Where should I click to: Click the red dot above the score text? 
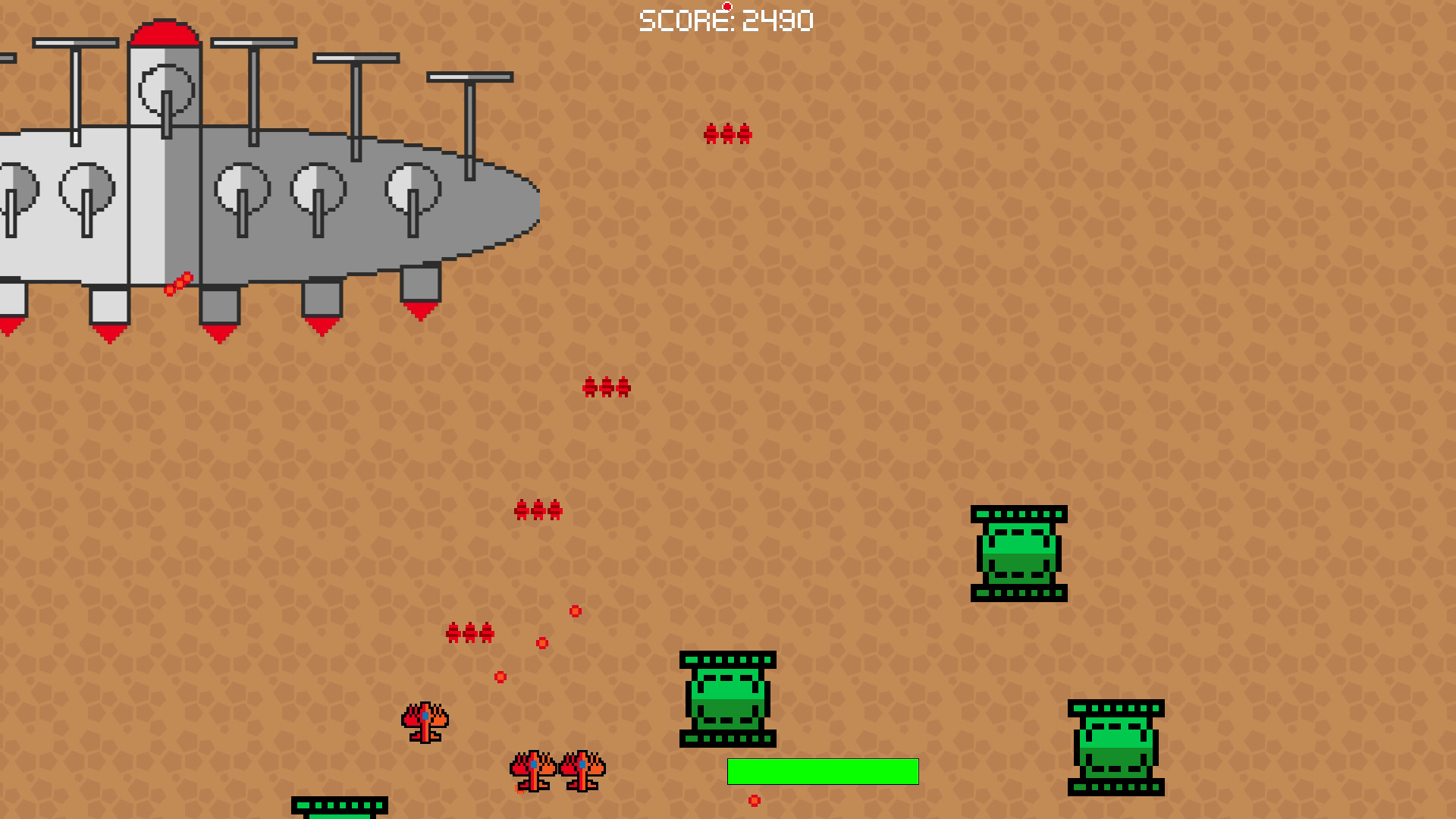tap(726, 6)
